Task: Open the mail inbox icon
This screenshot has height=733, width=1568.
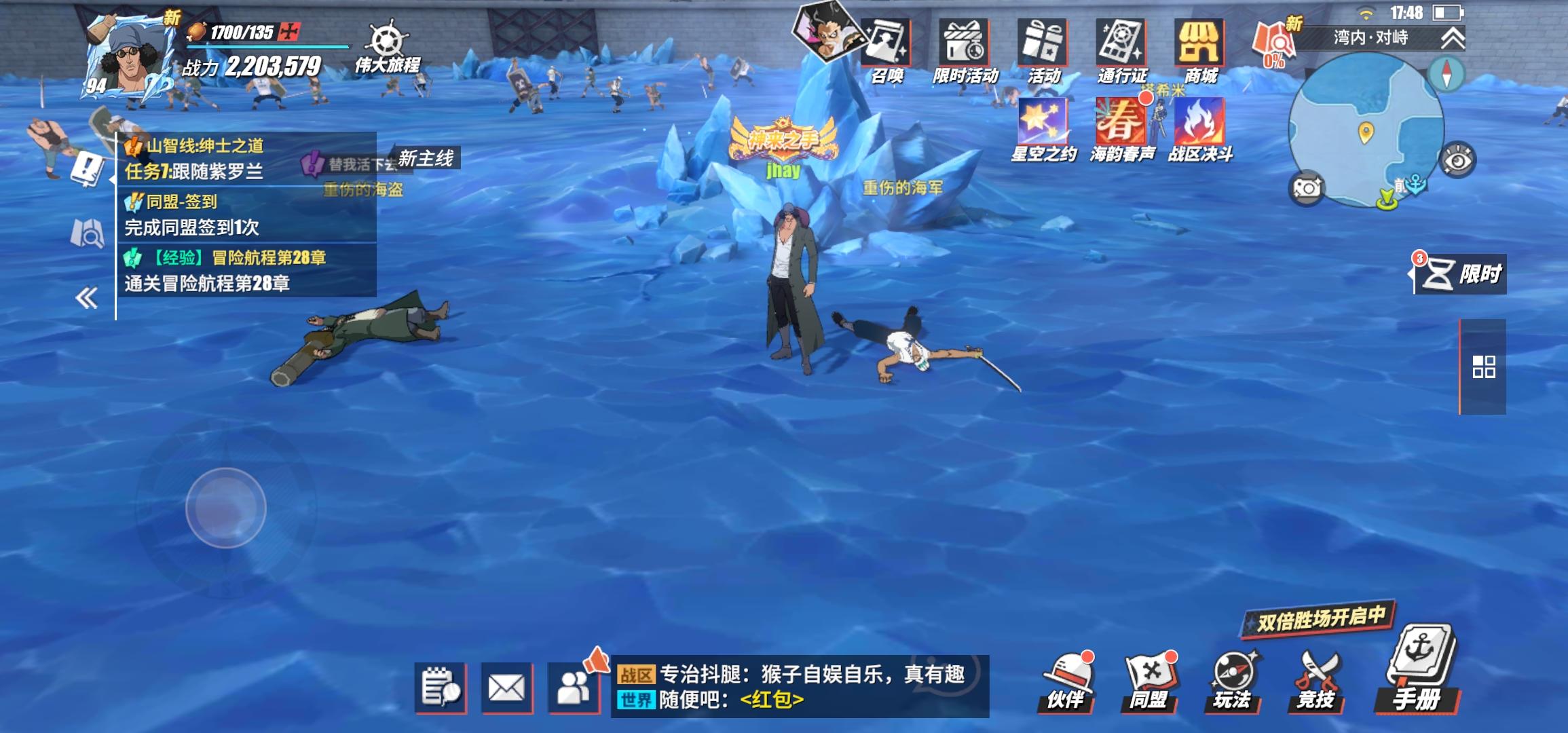Action: pyautogui.click(x=506, y=687)
